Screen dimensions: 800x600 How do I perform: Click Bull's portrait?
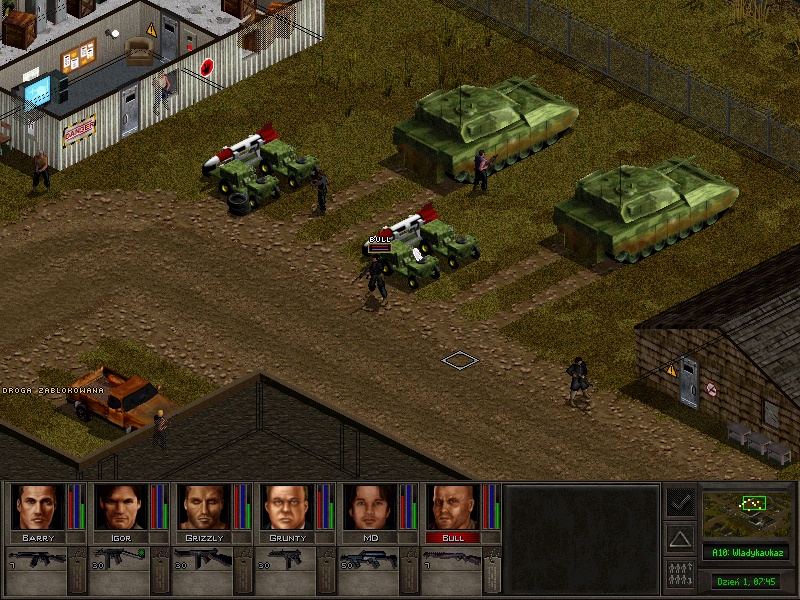[x=452, y=507]
